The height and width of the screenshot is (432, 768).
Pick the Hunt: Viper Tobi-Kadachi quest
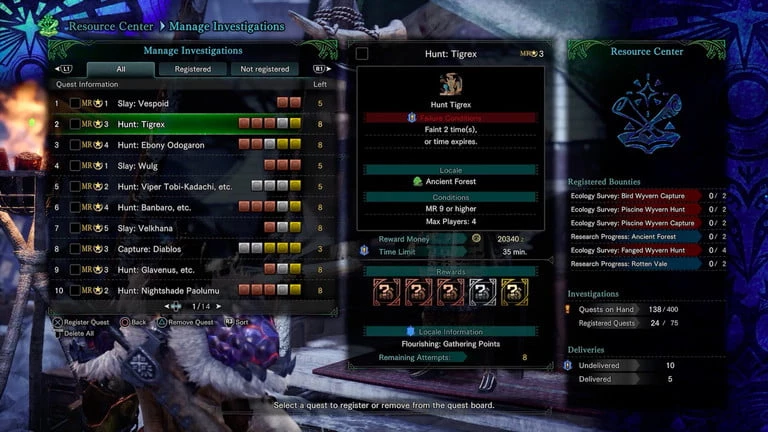[180, 186]
